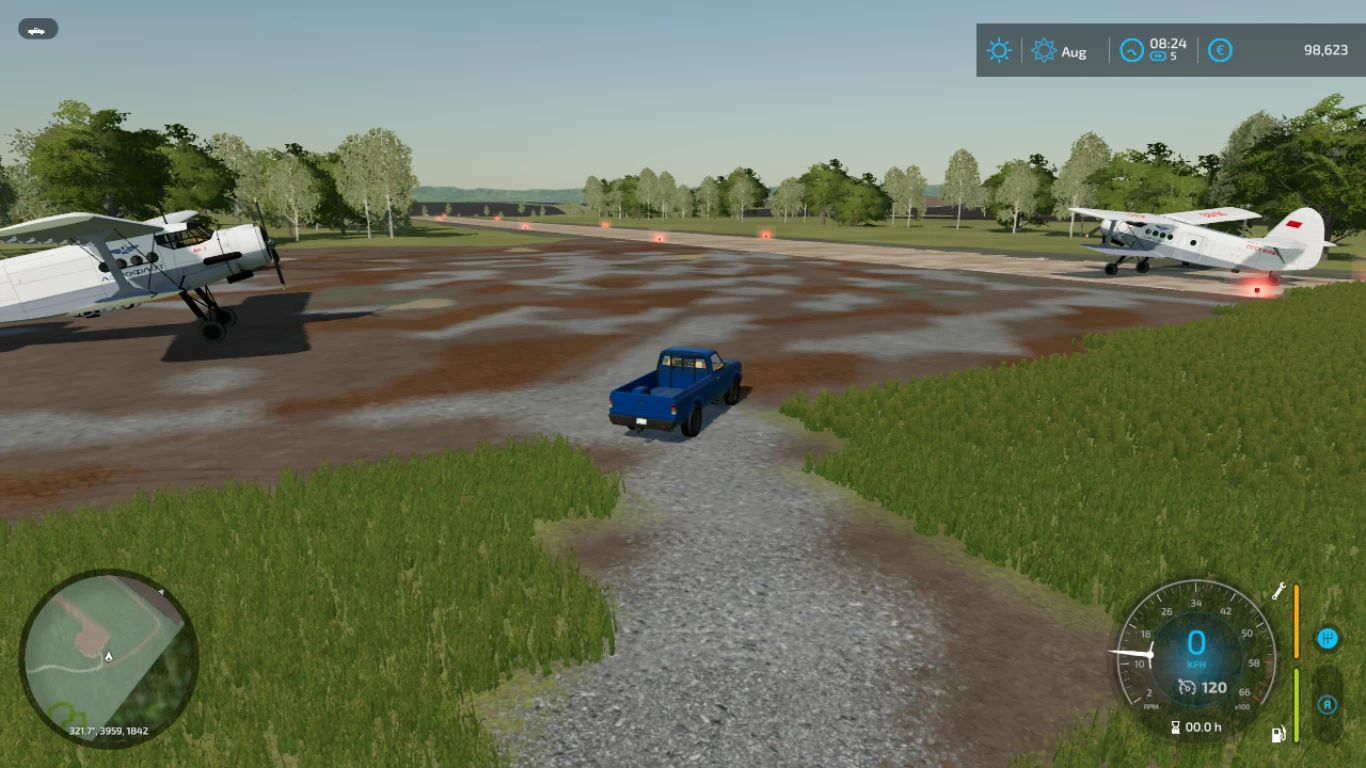The image size is (1366, 768).
Task: Click the clock time-scale icon
Action: click(1131, 50)
